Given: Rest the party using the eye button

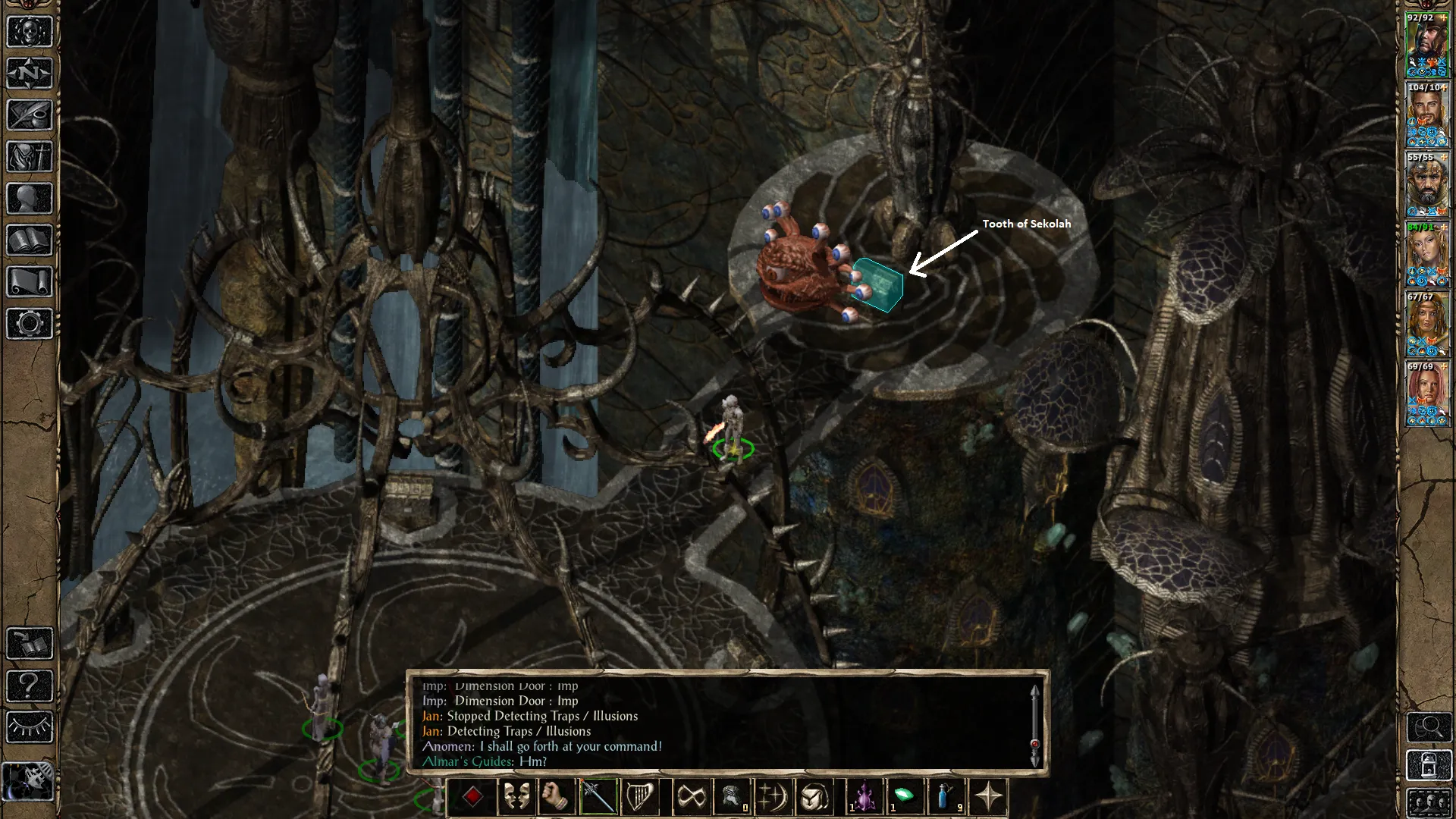Looking at the screenshot, I should [30, 727].
